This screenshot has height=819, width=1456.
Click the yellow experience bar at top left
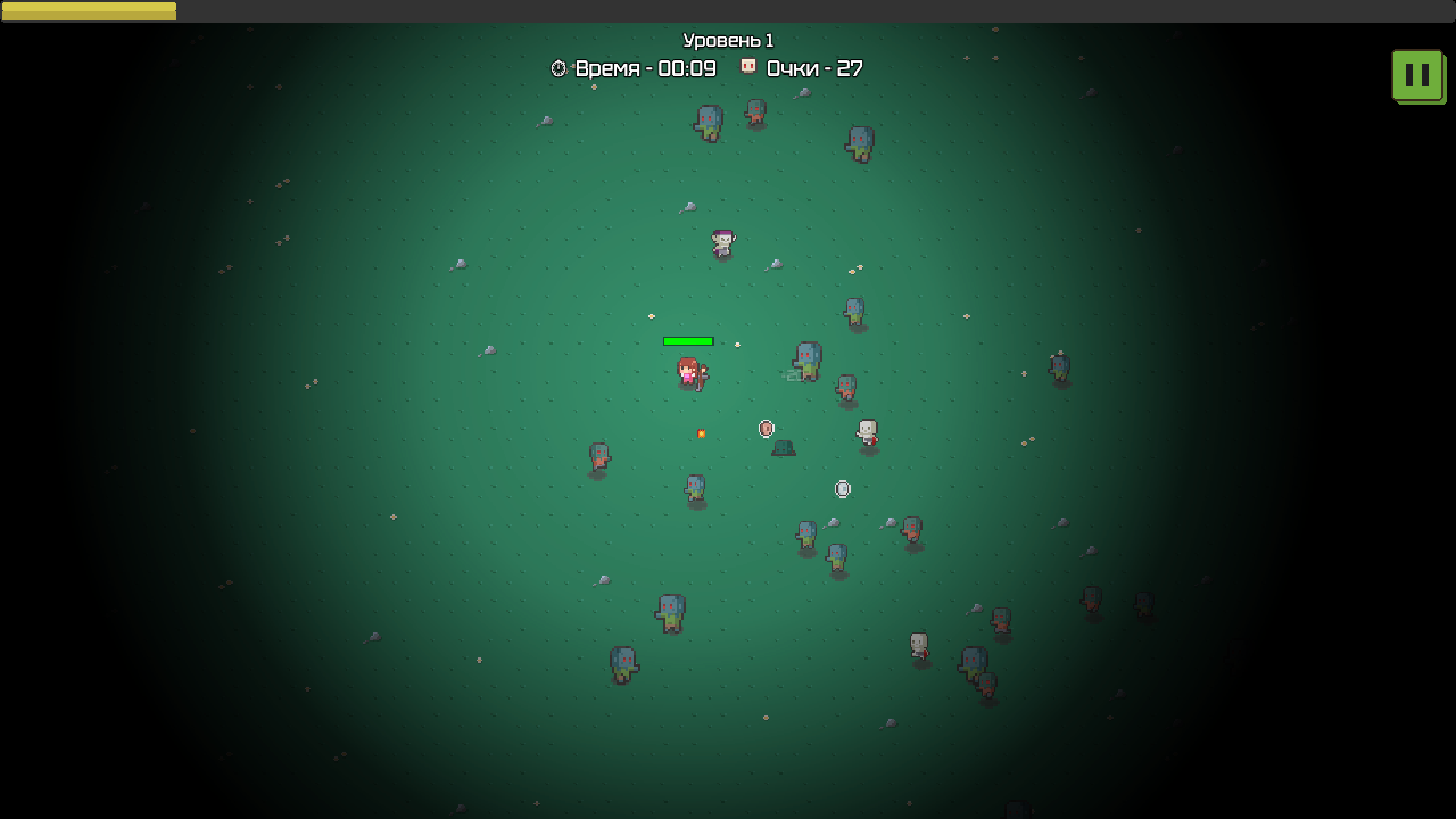(89, 10)
